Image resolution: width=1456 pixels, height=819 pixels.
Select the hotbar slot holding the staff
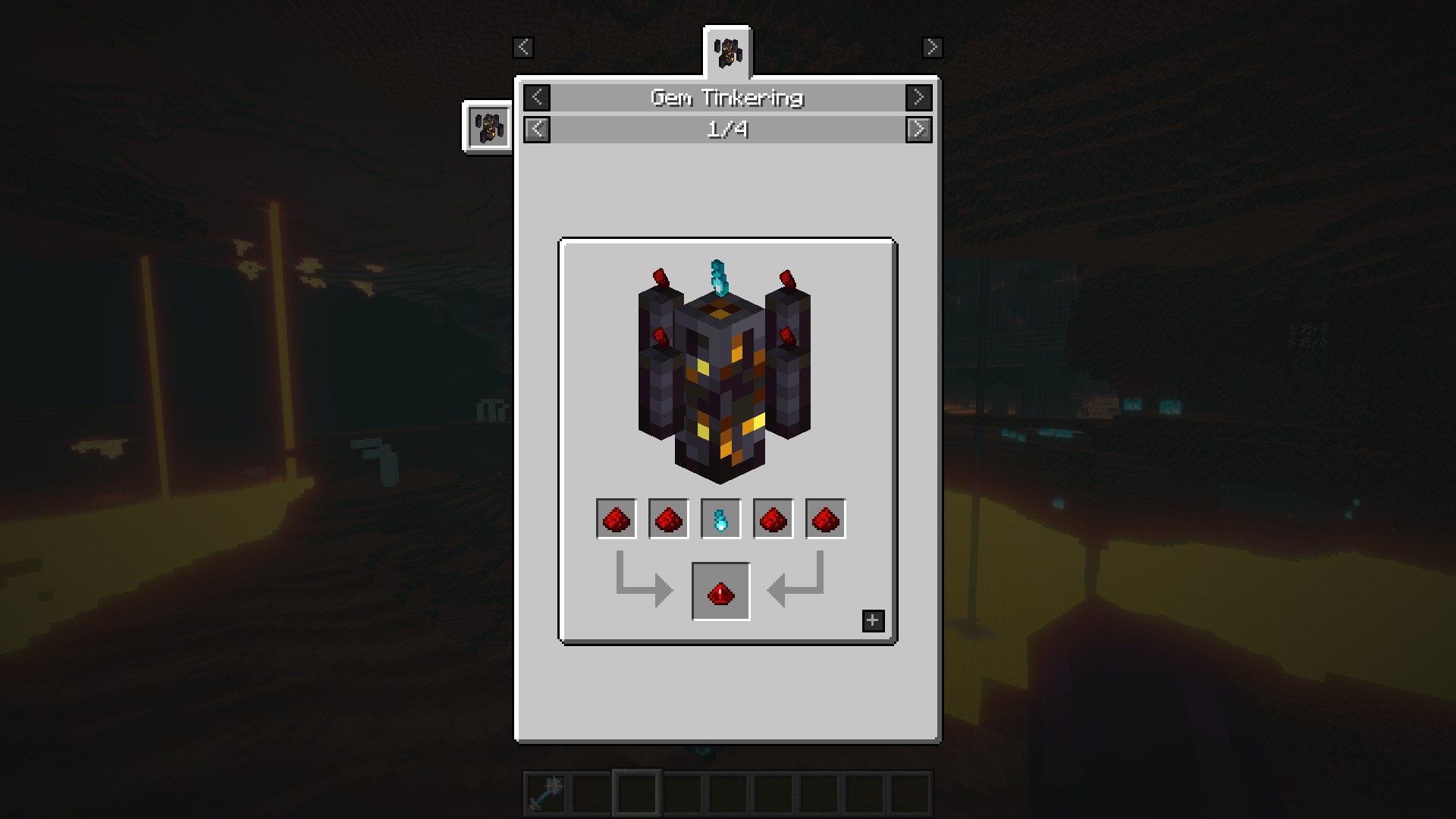tap(547, 793)
